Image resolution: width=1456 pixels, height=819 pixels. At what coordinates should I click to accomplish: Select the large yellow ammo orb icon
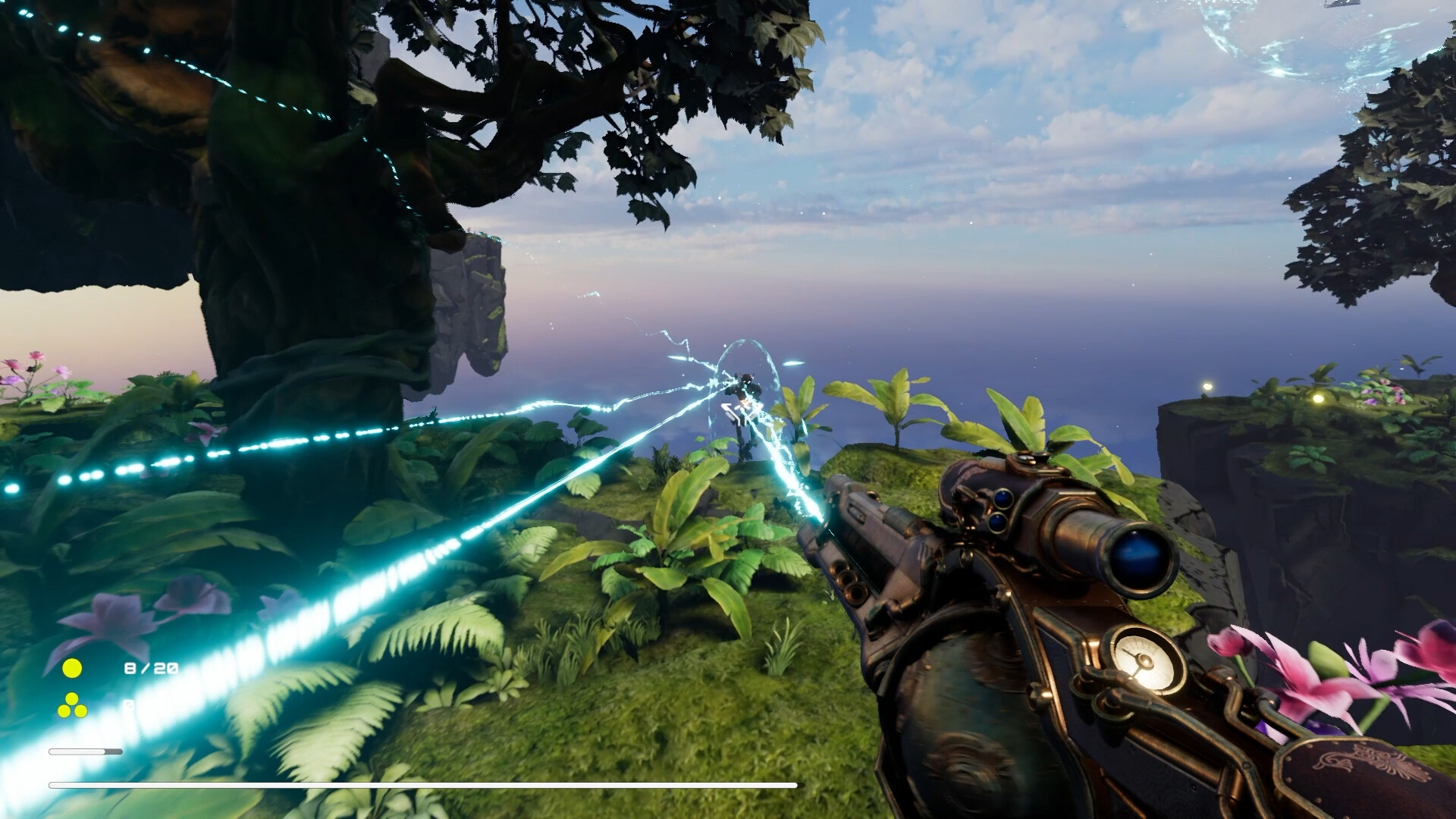[x=71, y=668]
